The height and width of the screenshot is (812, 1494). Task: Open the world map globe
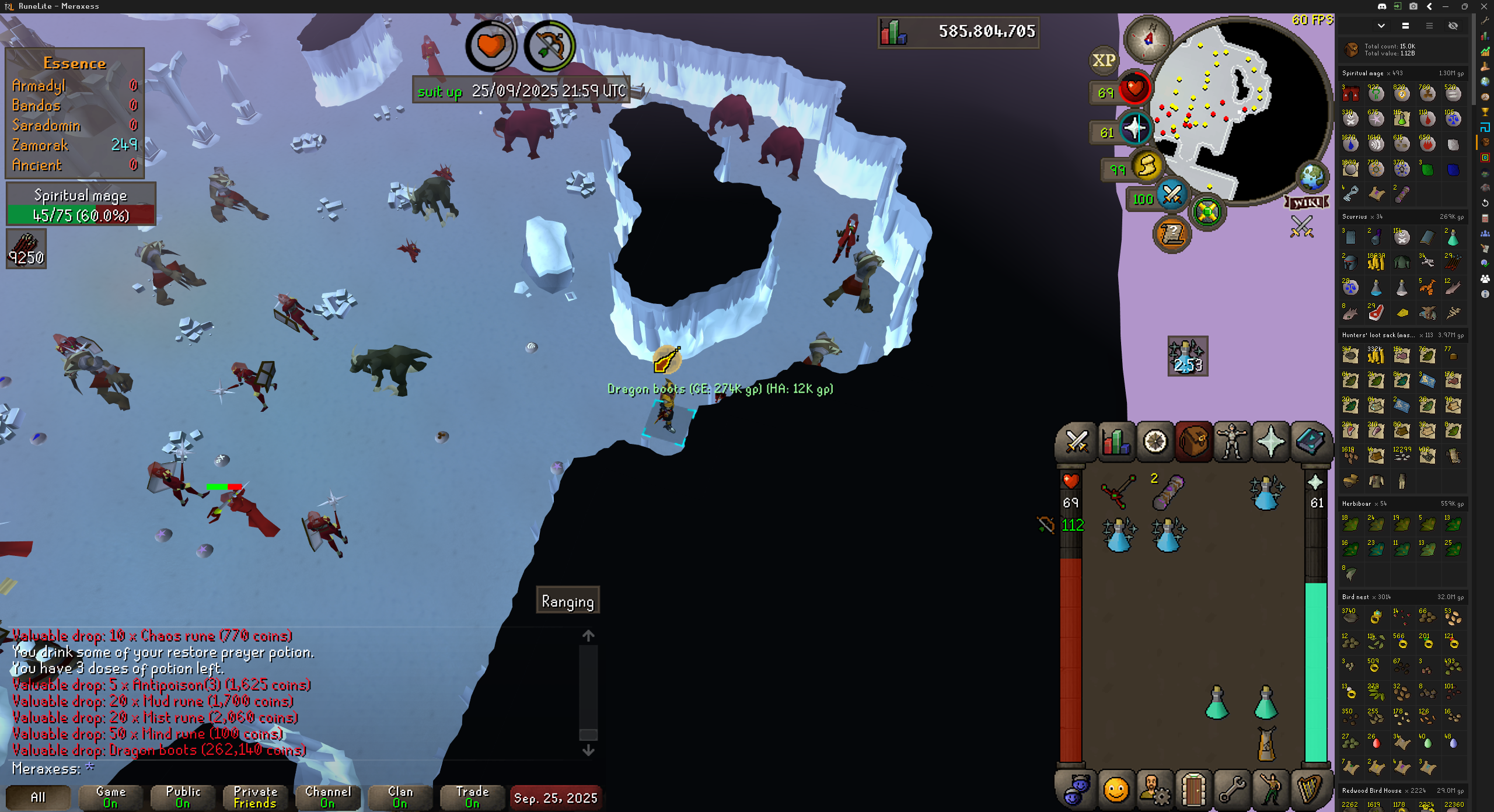pyautogui.click(x=1312, y=176)
